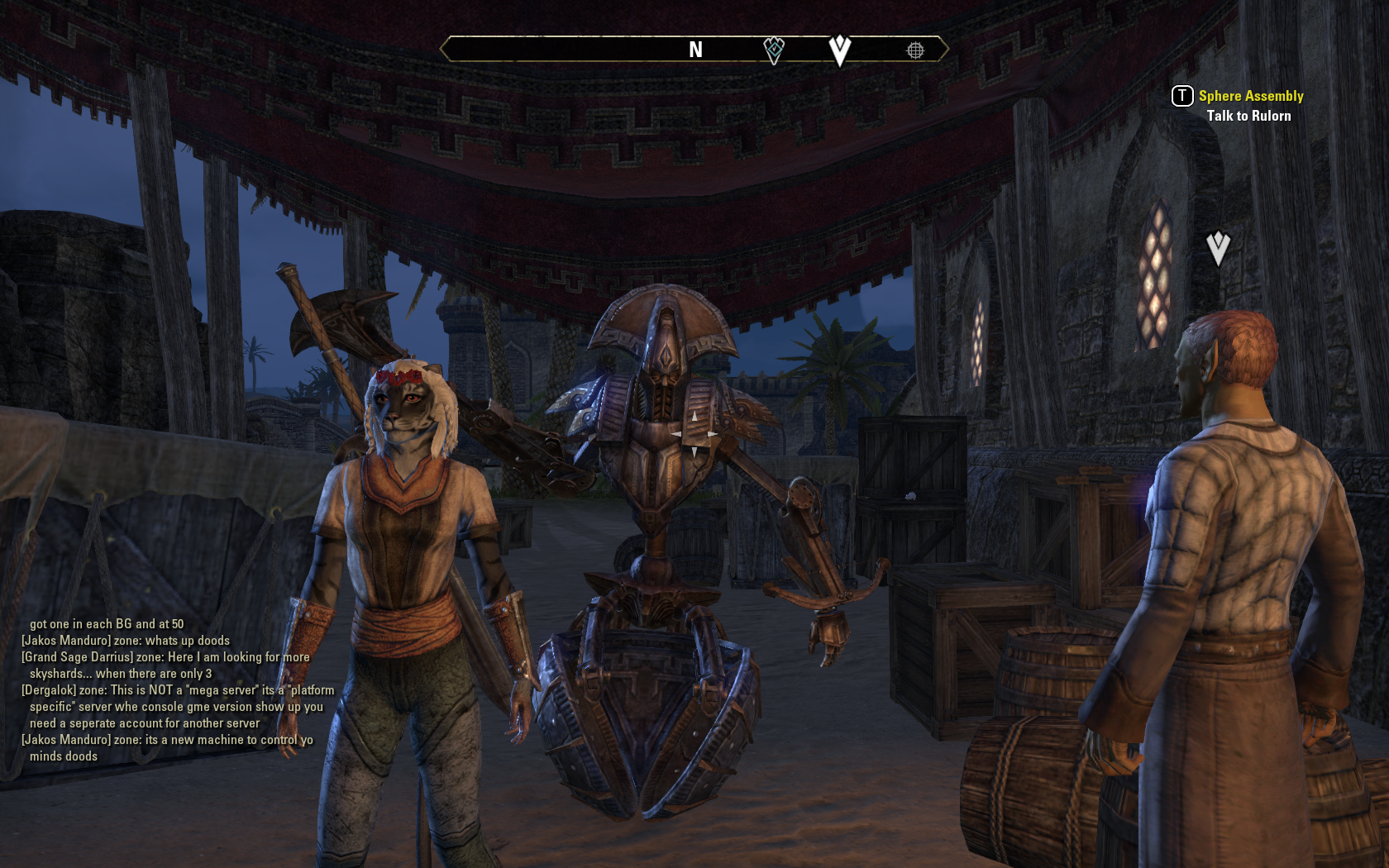Click the round crosshair pin on the compass
The image size is (1389, 868).
click(x=915, y=50)
